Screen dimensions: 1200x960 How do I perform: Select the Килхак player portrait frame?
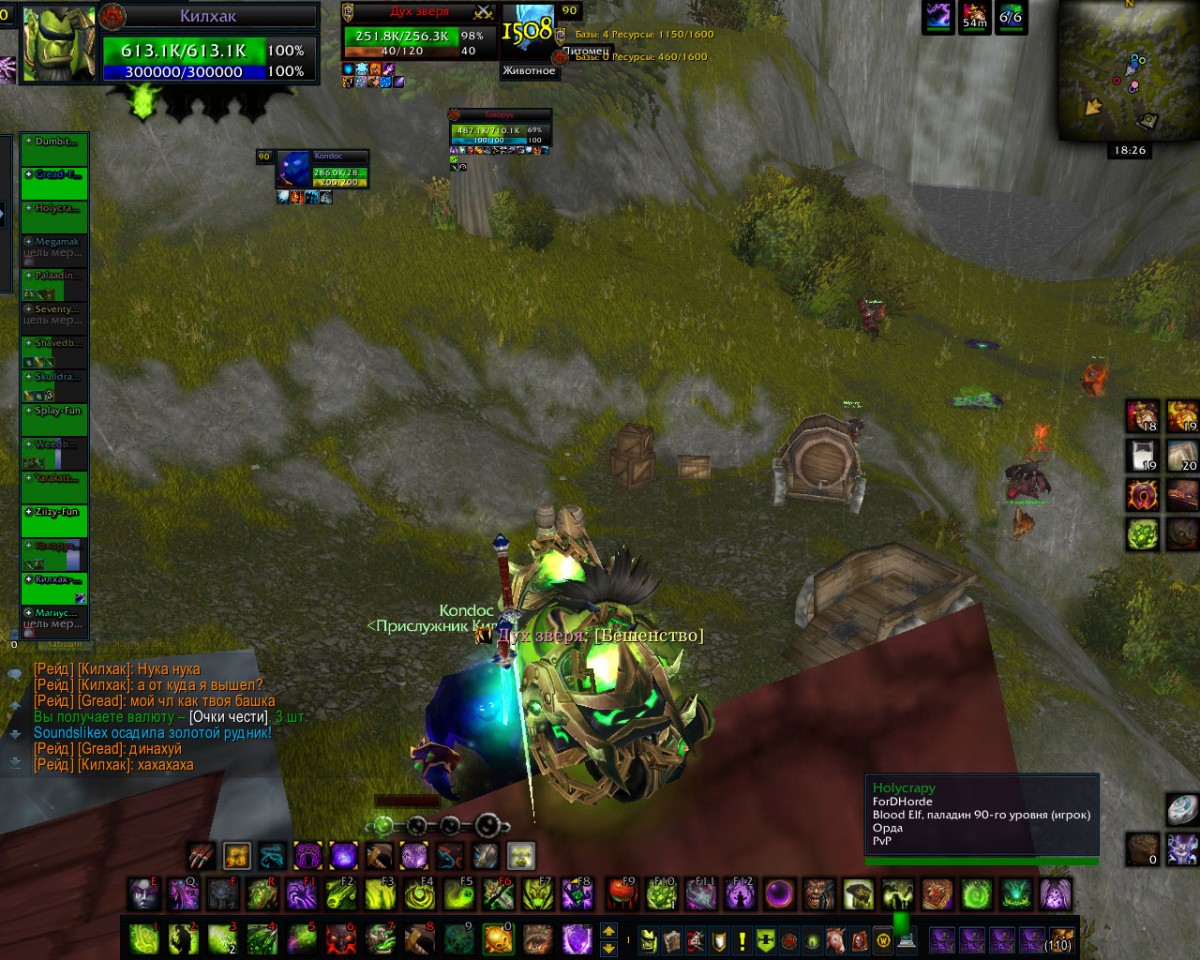59,44
